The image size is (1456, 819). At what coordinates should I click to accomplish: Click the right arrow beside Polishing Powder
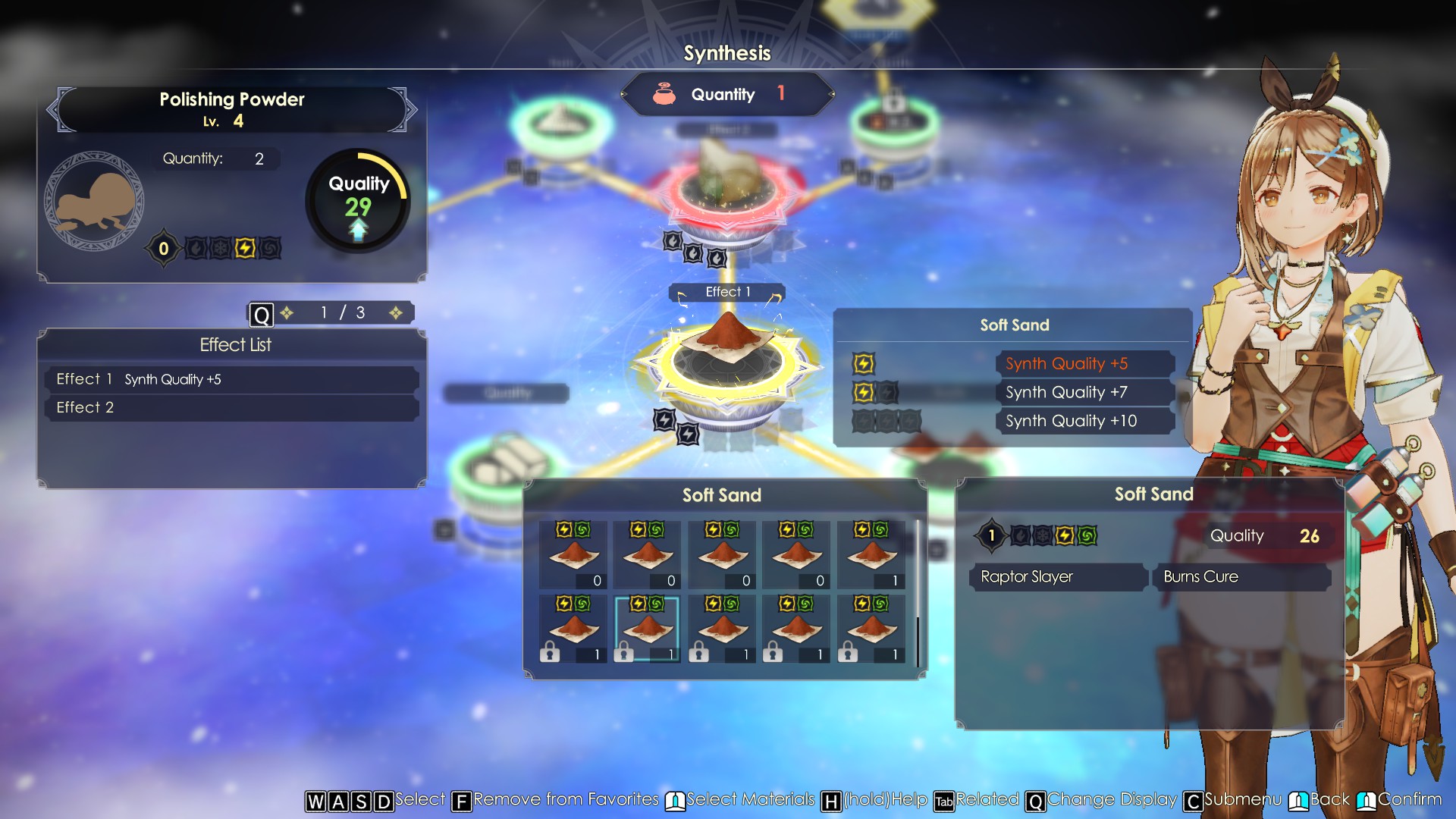pyautogui.click(x=412, y=110)
